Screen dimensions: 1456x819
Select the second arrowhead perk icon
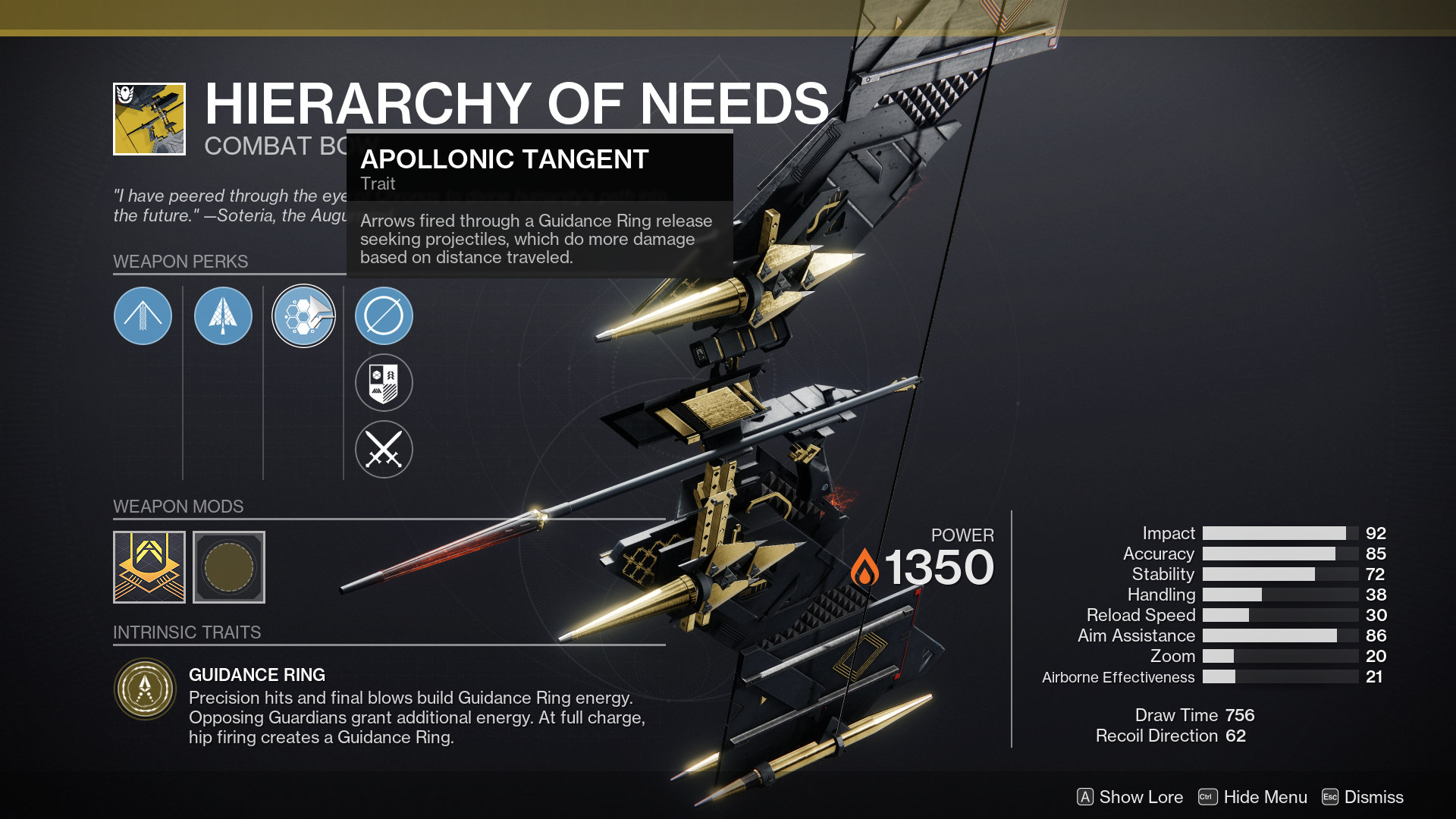pyautogui.click(x=223, y=316)
